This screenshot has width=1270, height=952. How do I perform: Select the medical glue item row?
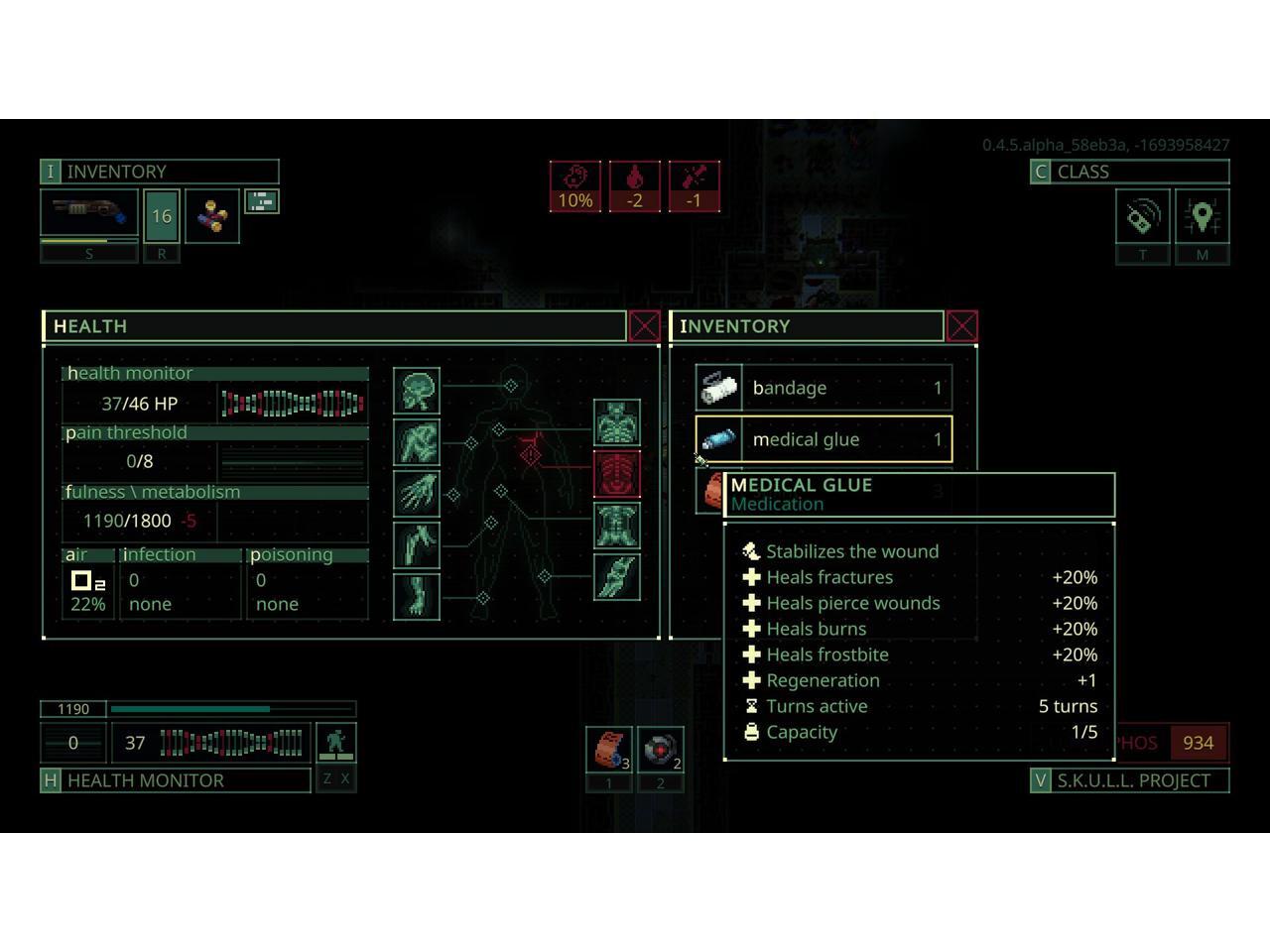click(824, 439)
